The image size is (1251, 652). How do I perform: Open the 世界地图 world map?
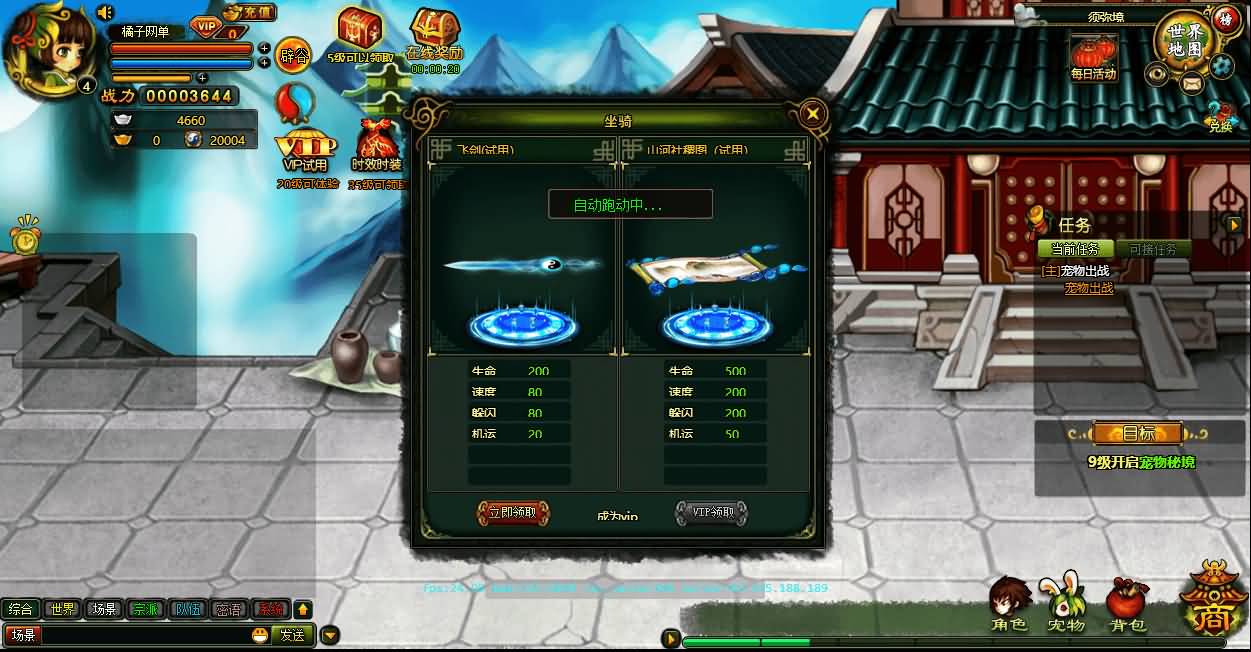[1184, 41]
